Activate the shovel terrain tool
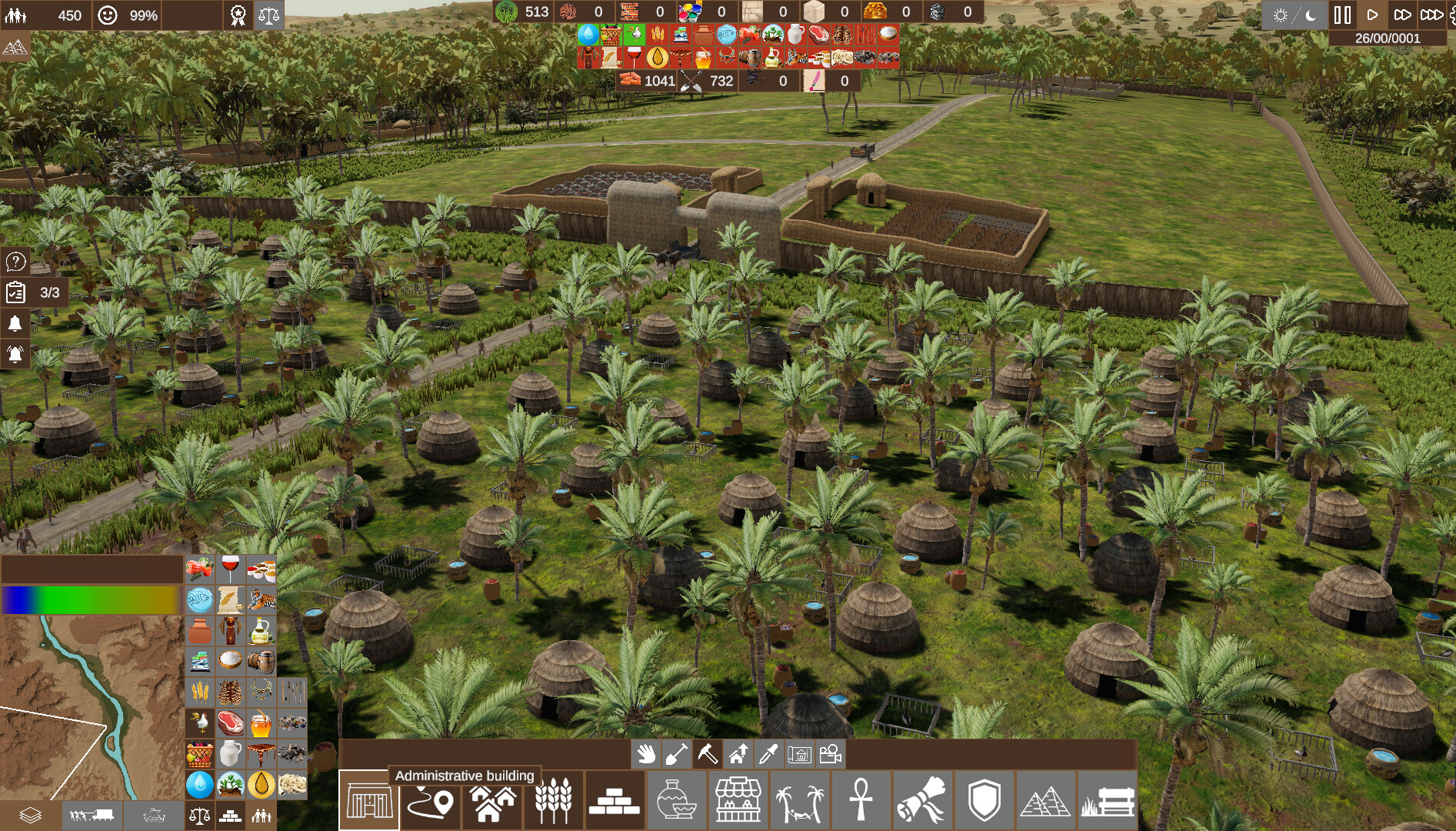Viewport: 1456px width, 831px height. tap(678, 756)
